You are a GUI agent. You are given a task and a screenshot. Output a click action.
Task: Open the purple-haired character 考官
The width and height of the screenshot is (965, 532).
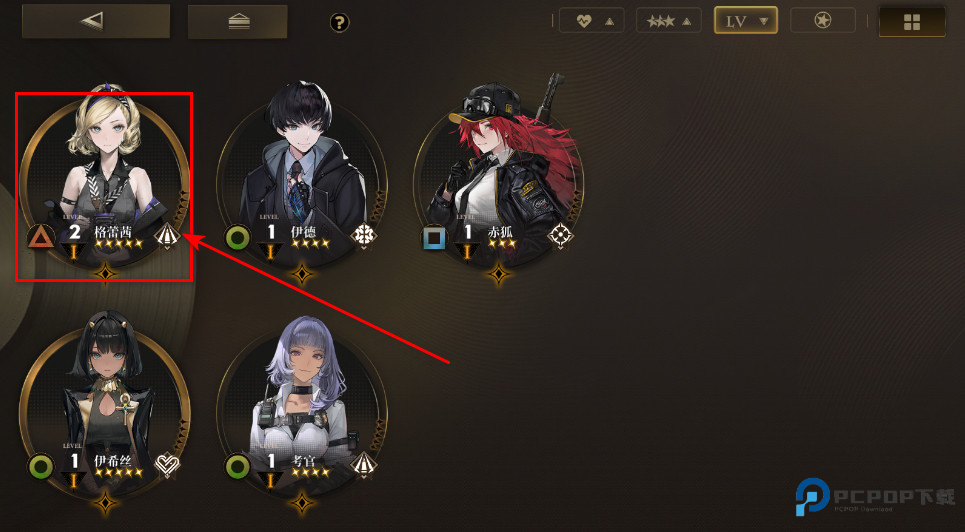click(x=302, y=405)
